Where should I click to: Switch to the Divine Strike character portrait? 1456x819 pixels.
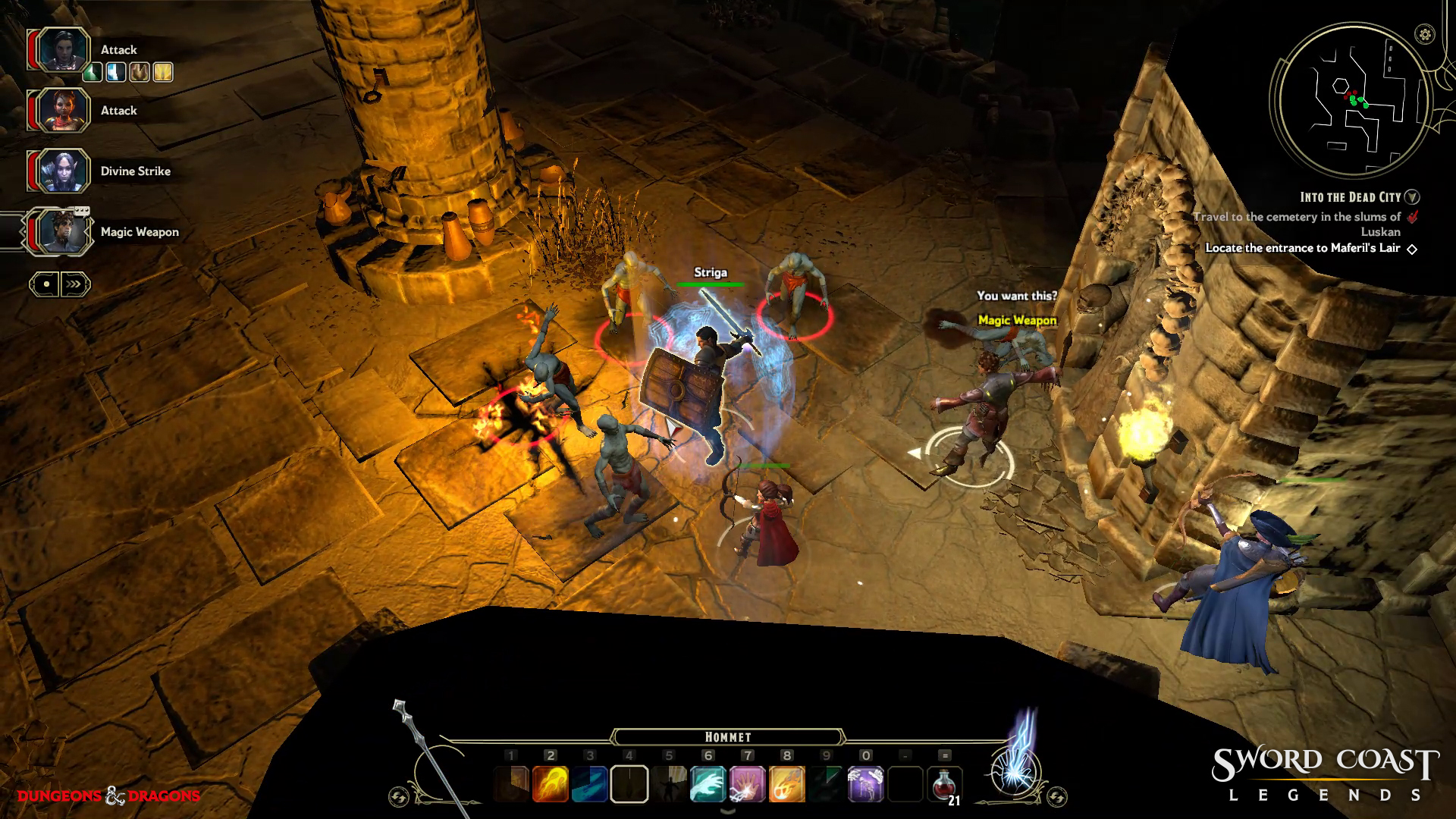(63, 171)
